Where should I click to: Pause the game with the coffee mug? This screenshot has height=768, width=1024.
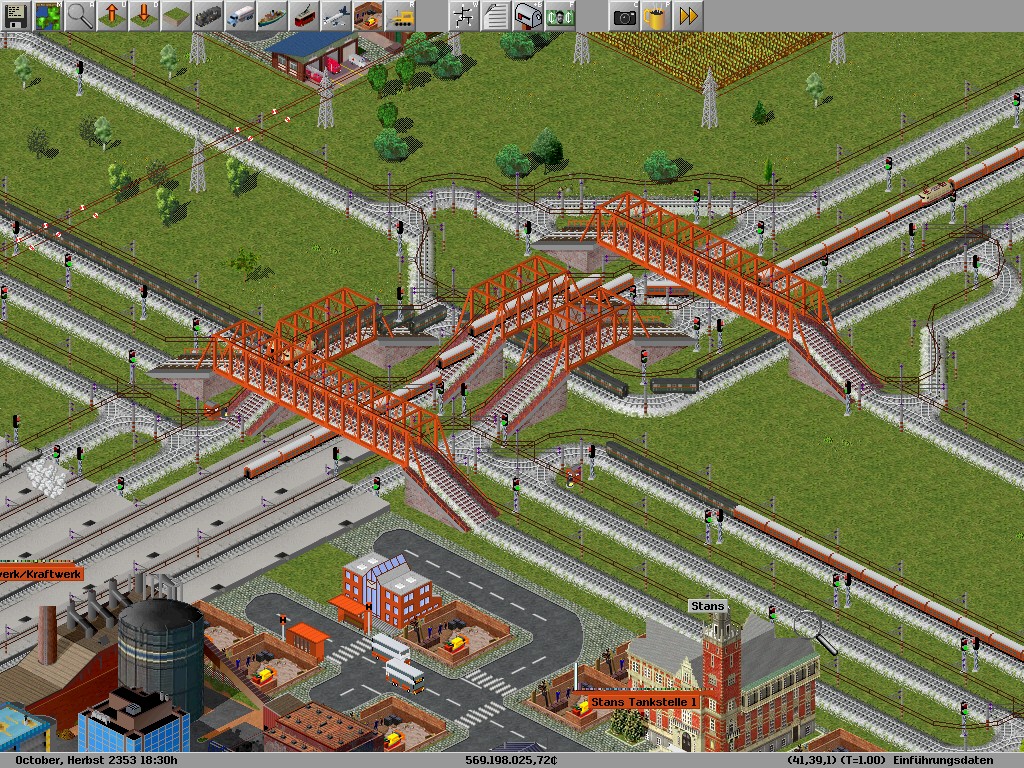tap(656, 16)
